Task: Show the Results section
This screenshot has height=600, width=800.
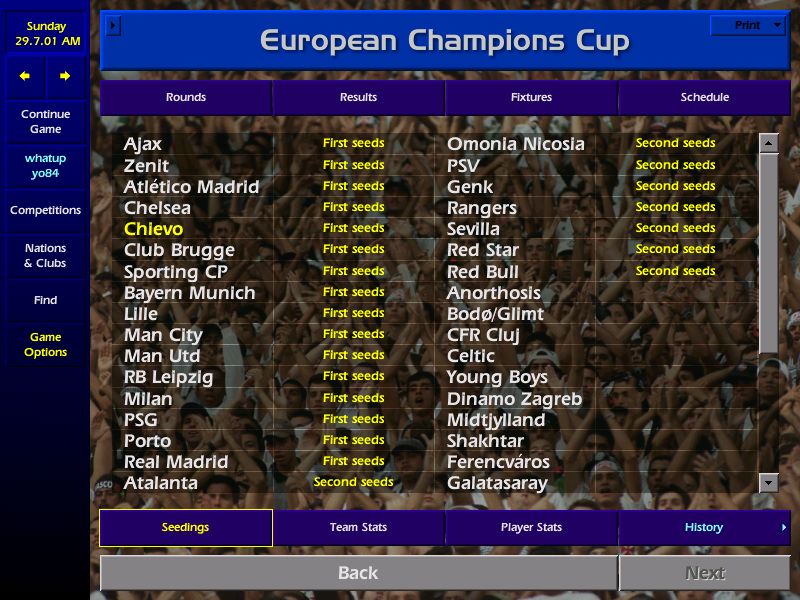Action: point(358,97)
